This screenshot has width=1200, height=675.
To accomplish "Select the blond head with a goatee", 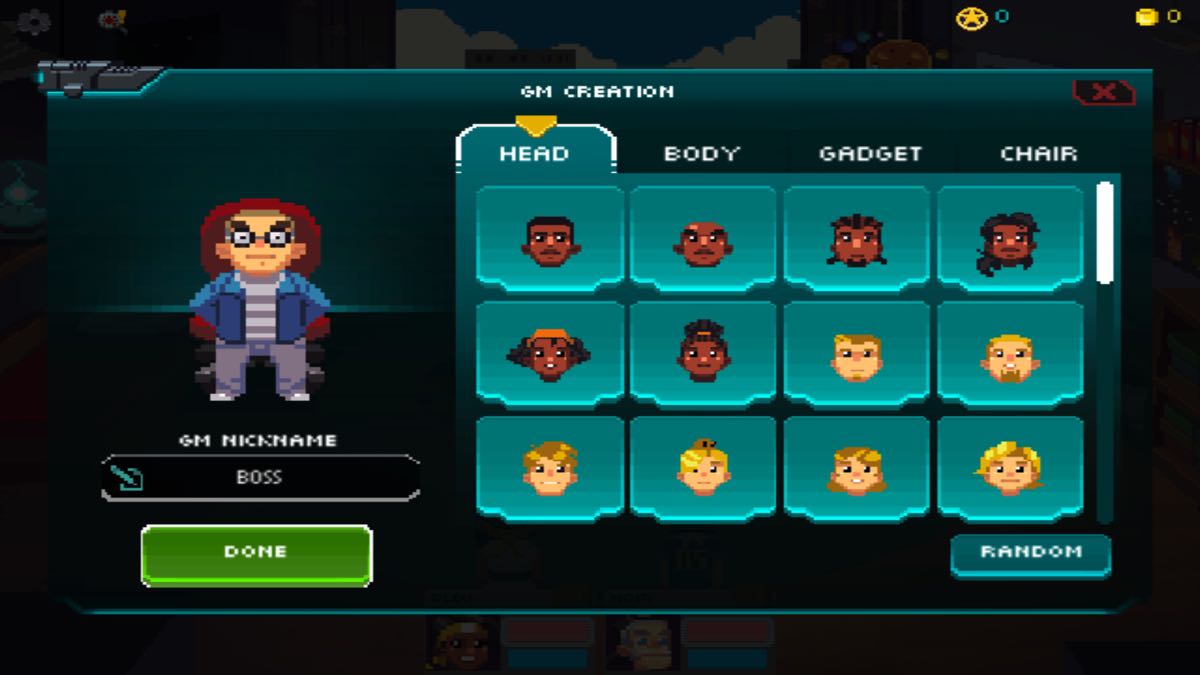I will [1010, 355].
